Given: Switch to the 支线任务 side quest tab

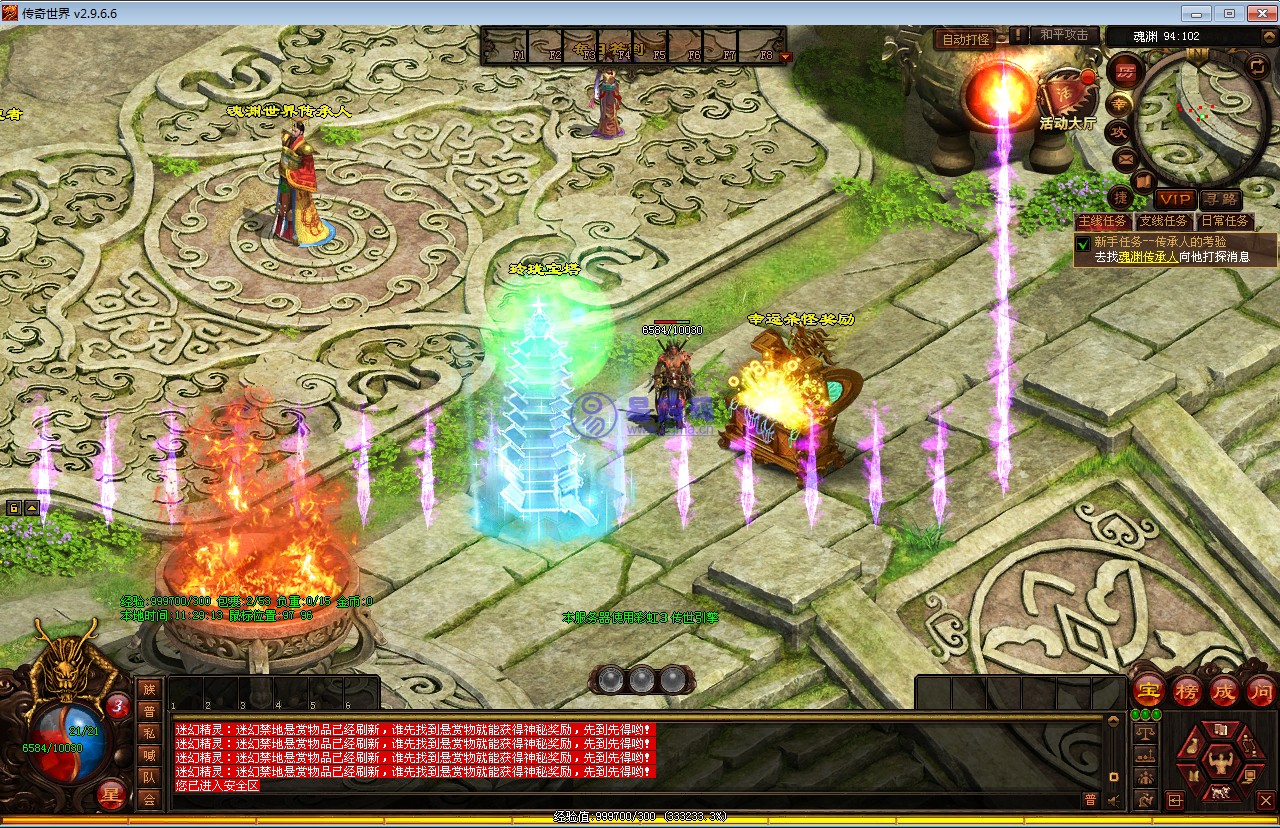Looking at the screenshot, I should click(x=1164, y=221).
